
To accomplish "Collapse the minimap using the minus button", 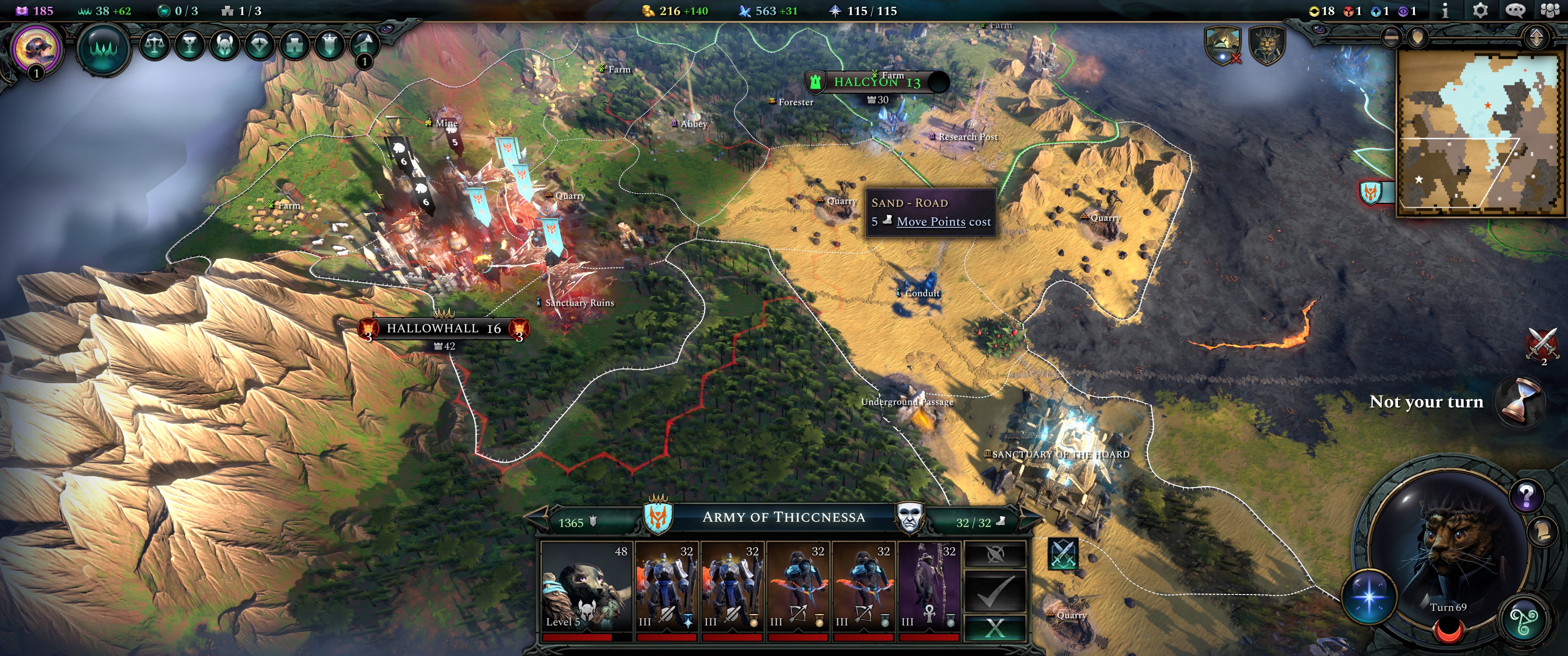I will [x=1392, y=37].
